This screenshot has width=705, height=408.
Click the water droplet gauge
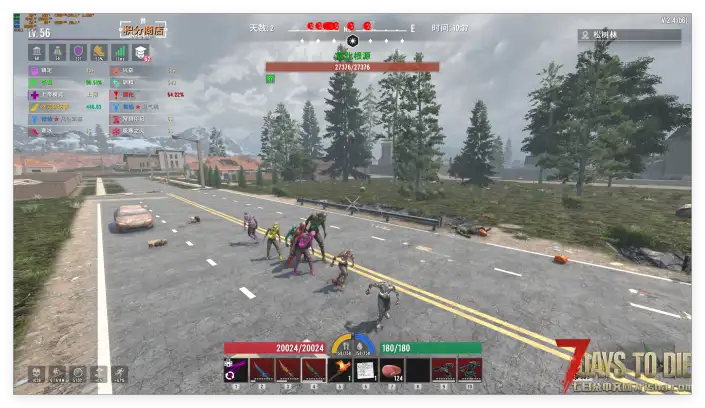click(x=364, y=346)
